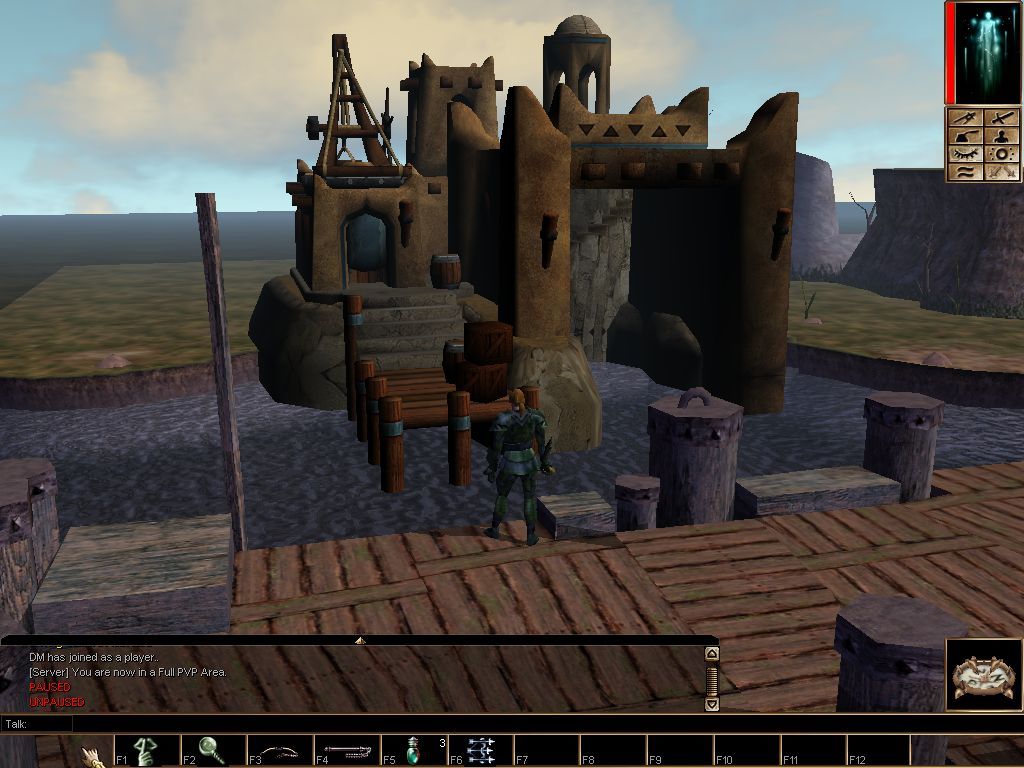Toggle the closed-eye rest button
Image resolution: width=1024 pixels, height=768 pixels.
pyautogui.click(x=964, y=154)
